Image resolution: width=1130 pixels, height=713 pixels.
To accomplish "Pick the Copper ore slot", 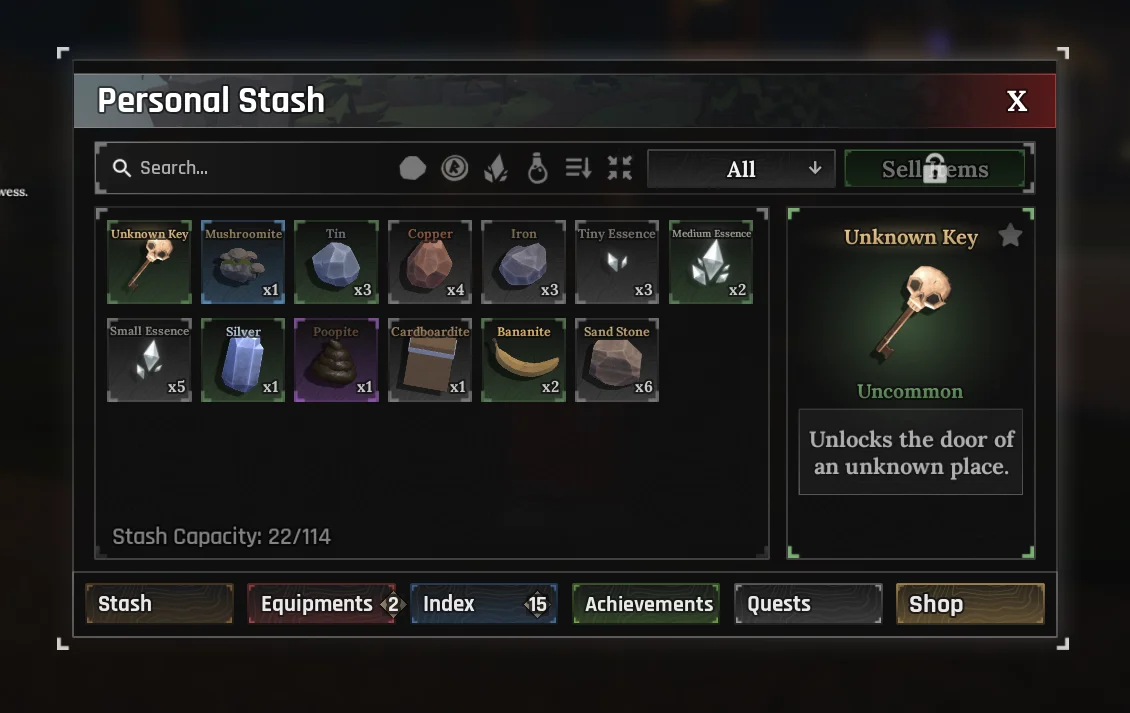I will click(x=430, y=262).
